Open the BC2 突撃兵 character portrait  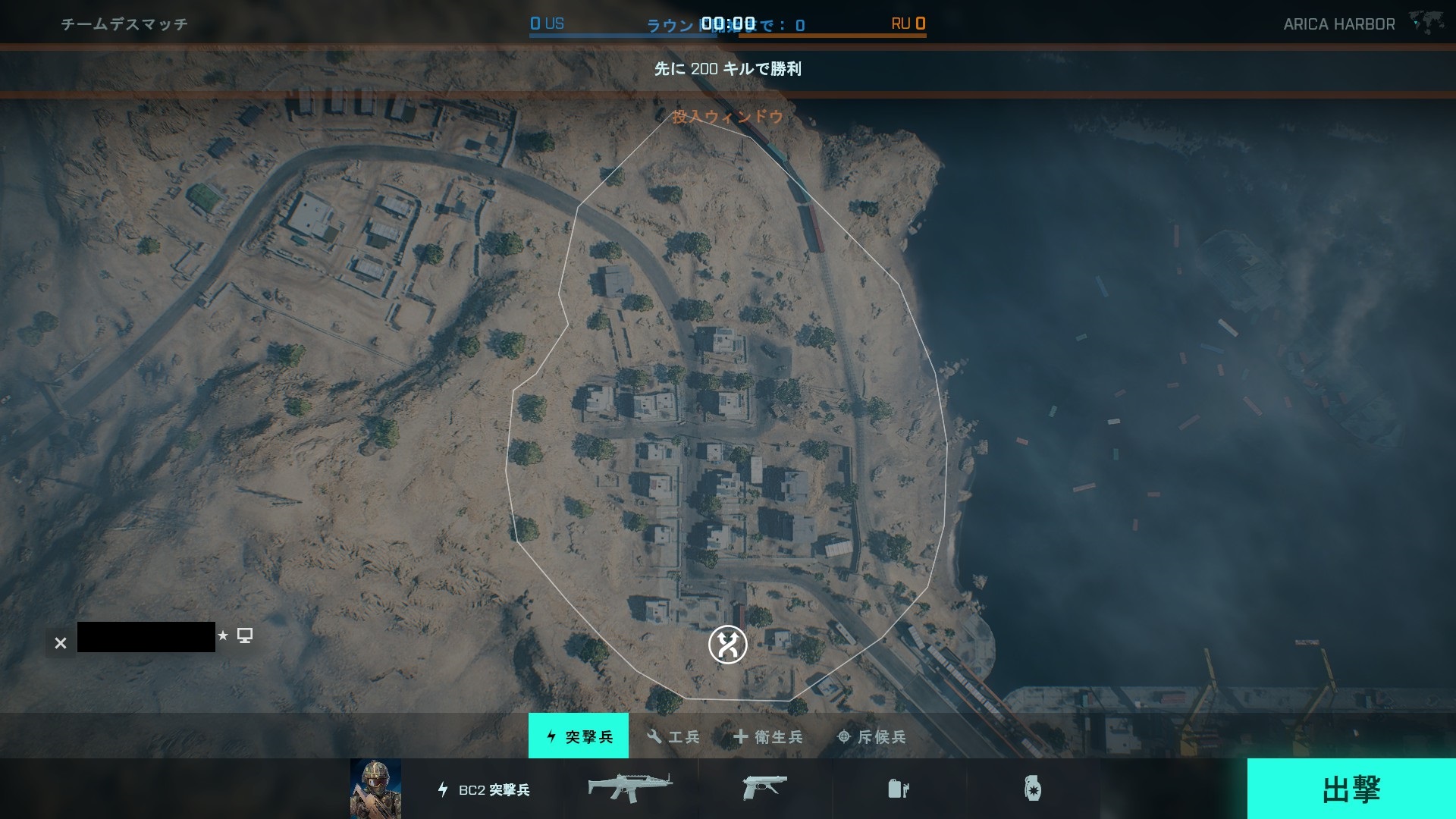pyautogui.click(x=375, y=789)
